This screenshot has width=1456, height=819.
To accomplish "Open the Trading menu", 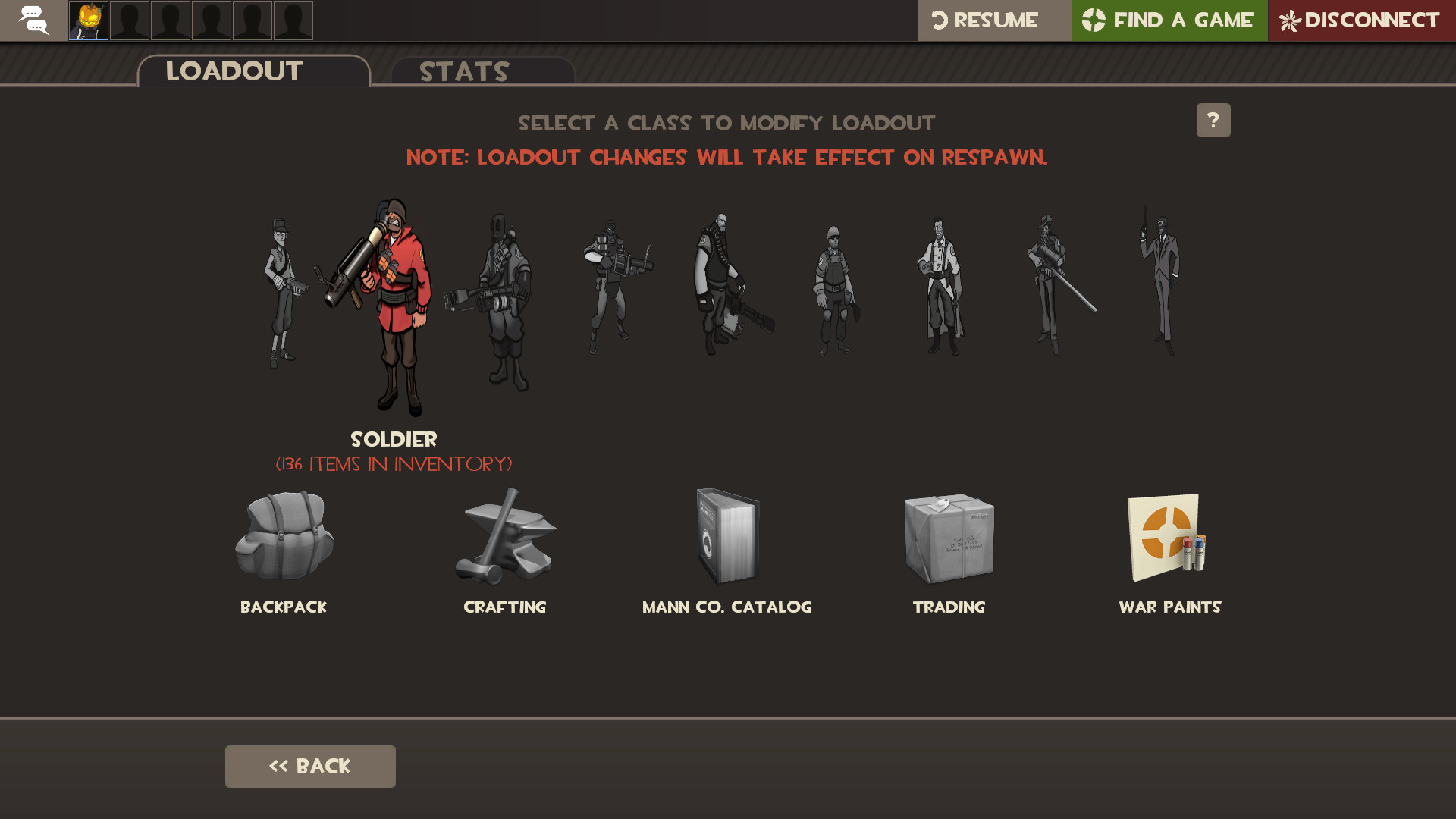I will pyautogui.click(x=949, y=538).
